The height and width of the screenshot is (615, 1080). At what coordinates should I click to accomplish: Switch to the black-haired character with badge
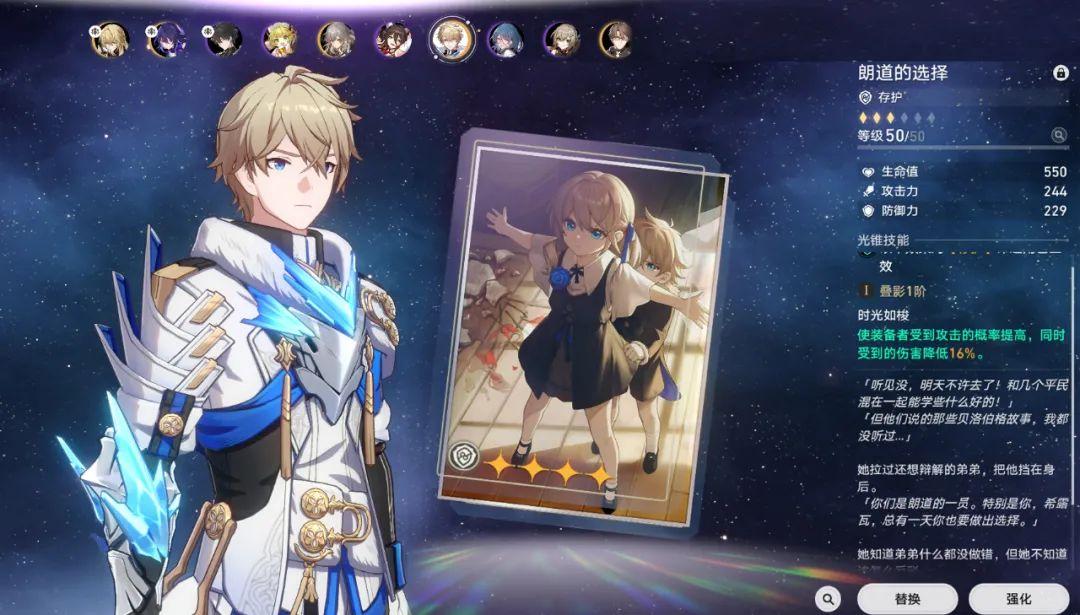coord(223,39)
